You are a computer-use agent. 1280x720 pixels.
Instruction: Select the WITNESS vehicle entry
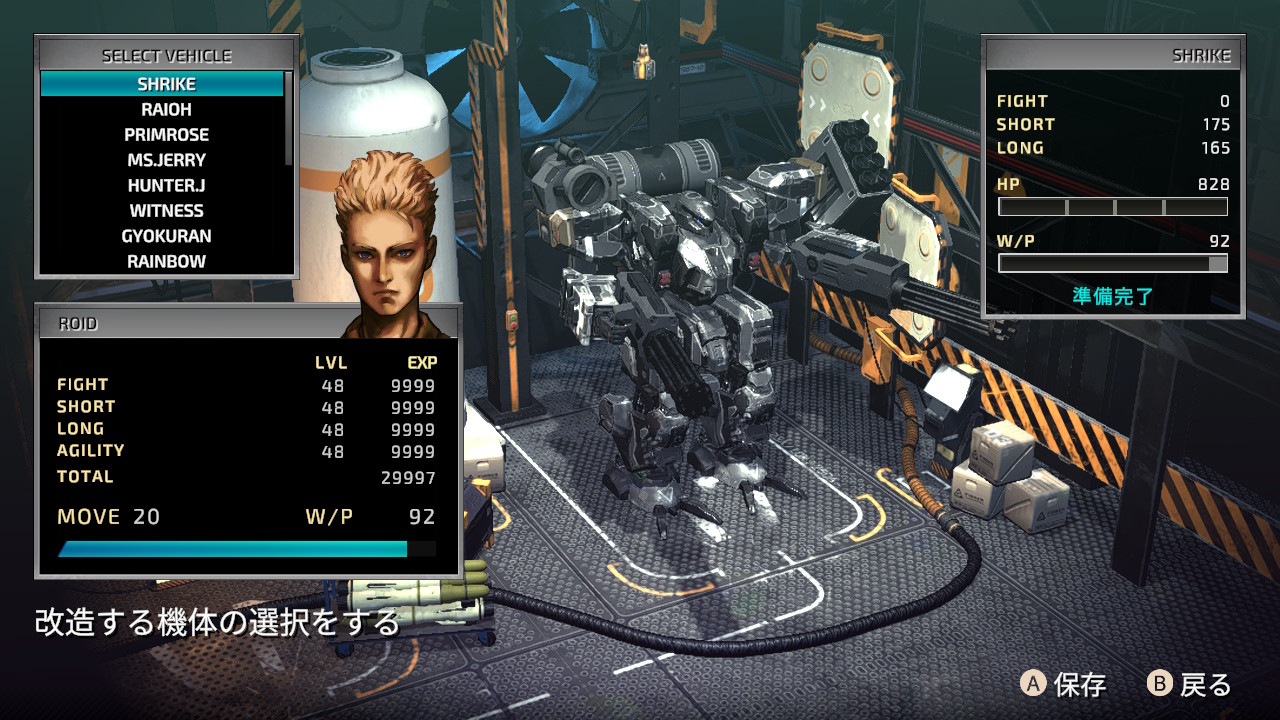pyautogui.click(x=166, y=211)
